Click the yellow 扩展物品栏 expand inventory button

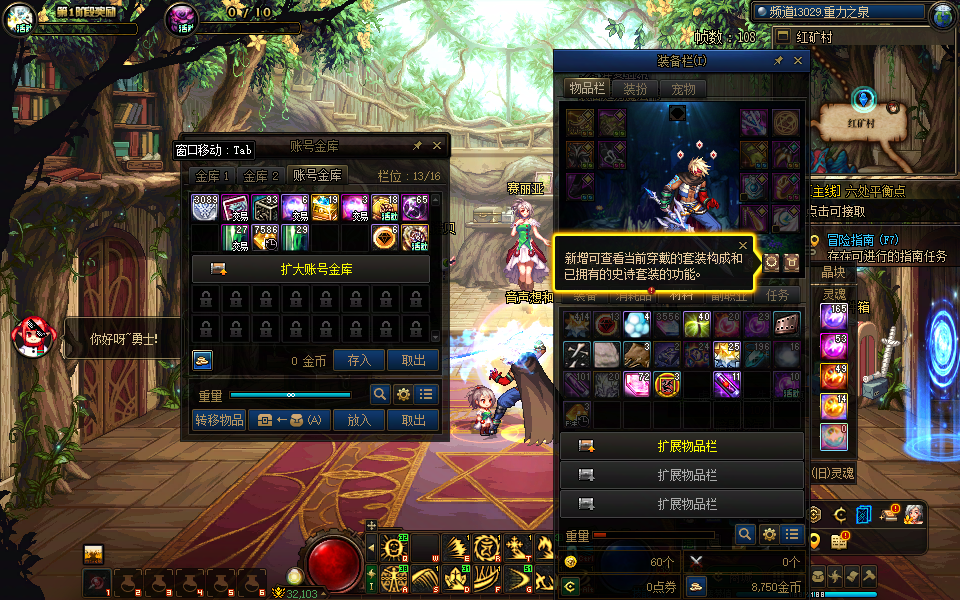pos(682,446)
